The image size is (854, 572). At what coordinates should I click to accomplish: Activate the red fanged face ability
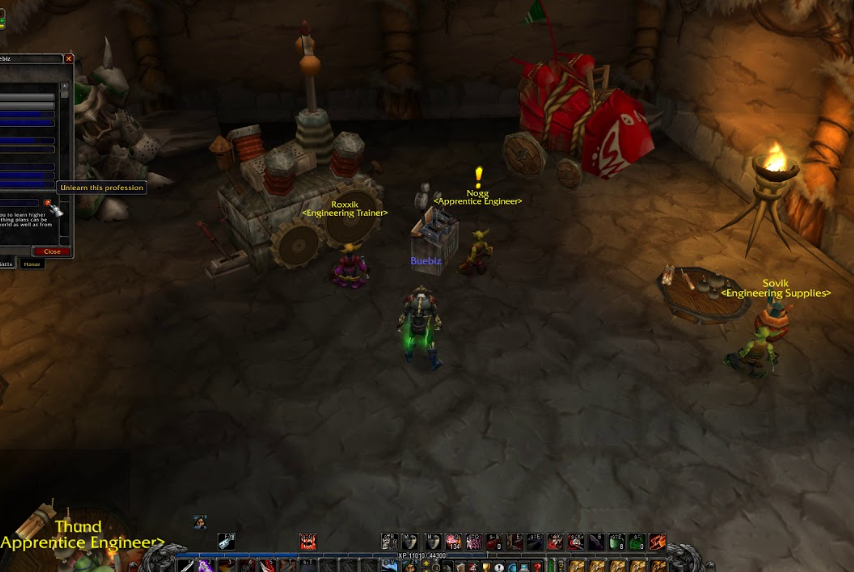pyautogui.click(x=308, y=542)
